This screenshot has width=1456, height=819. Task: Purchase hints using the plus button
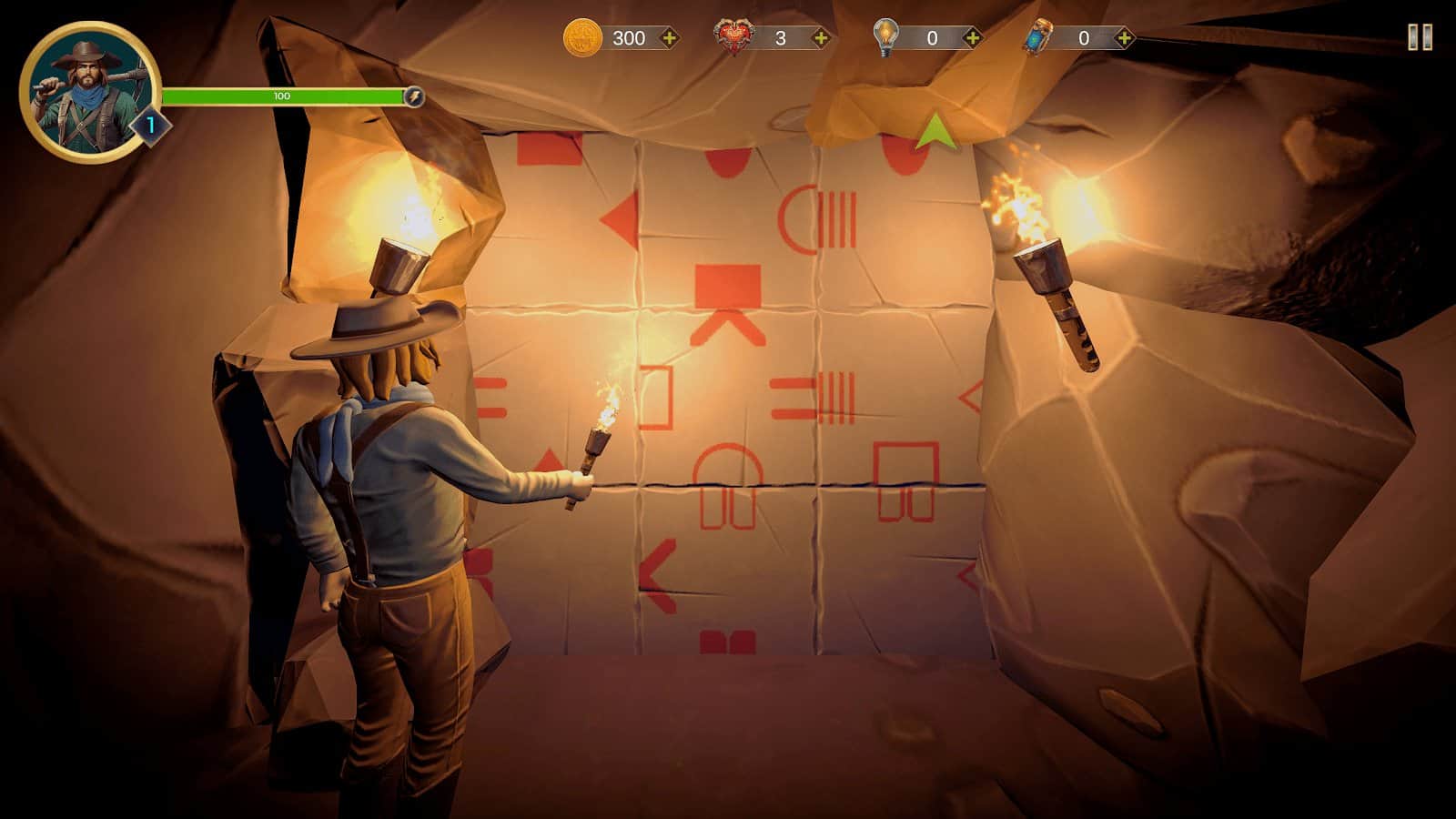[974, 38]
